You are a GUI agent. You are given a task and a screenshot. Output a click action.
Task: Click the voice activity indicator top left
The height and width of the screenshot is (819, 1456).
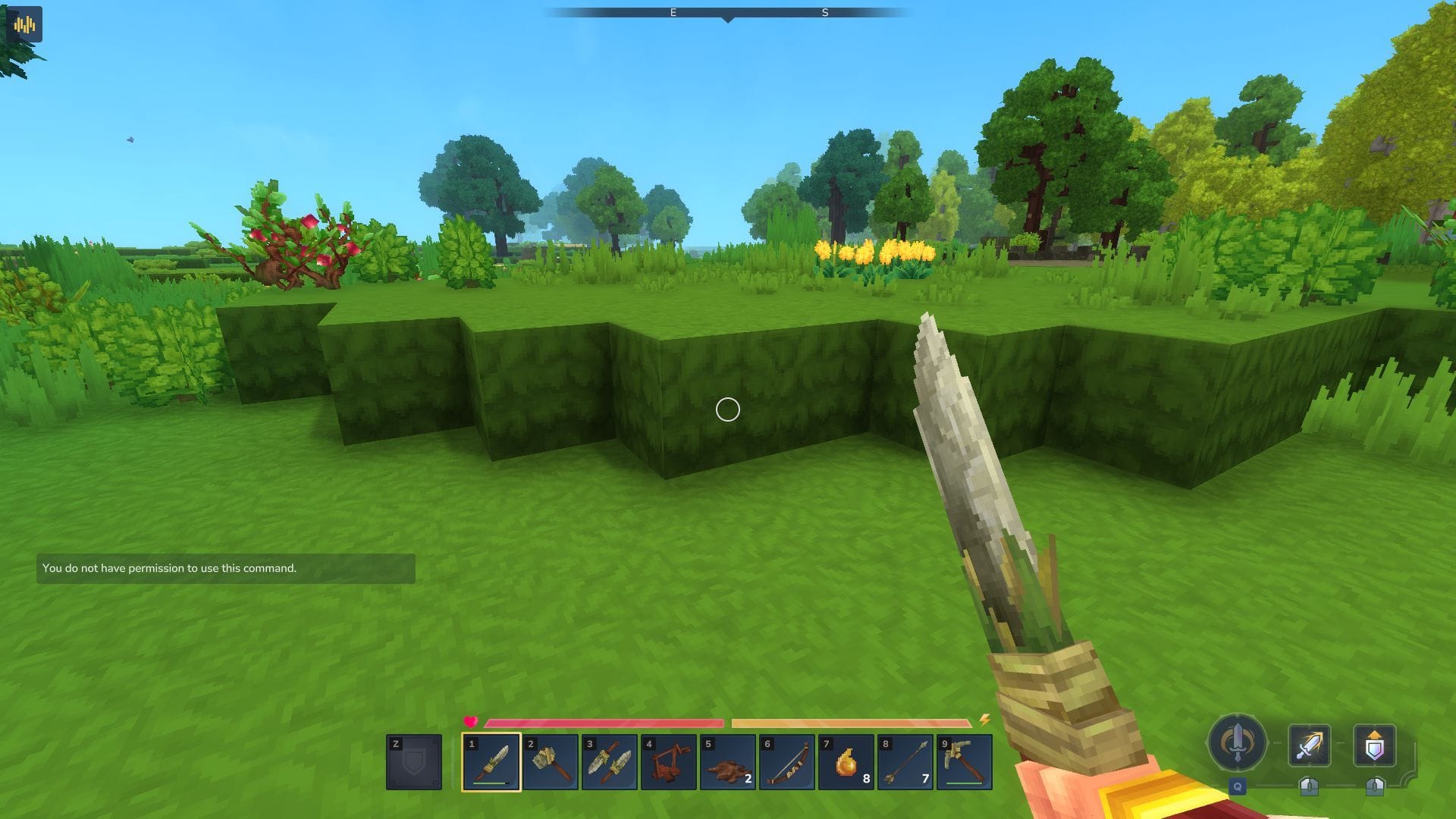click(24, 23)
